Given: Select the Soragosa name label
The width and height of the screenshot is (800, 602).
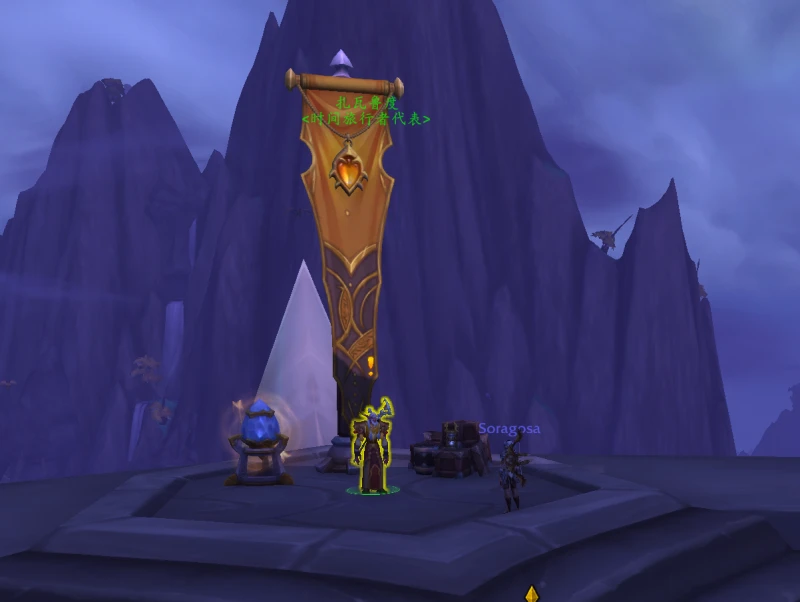Looking at the screenshot, I should pyautogui.click(x=509, y=429).
